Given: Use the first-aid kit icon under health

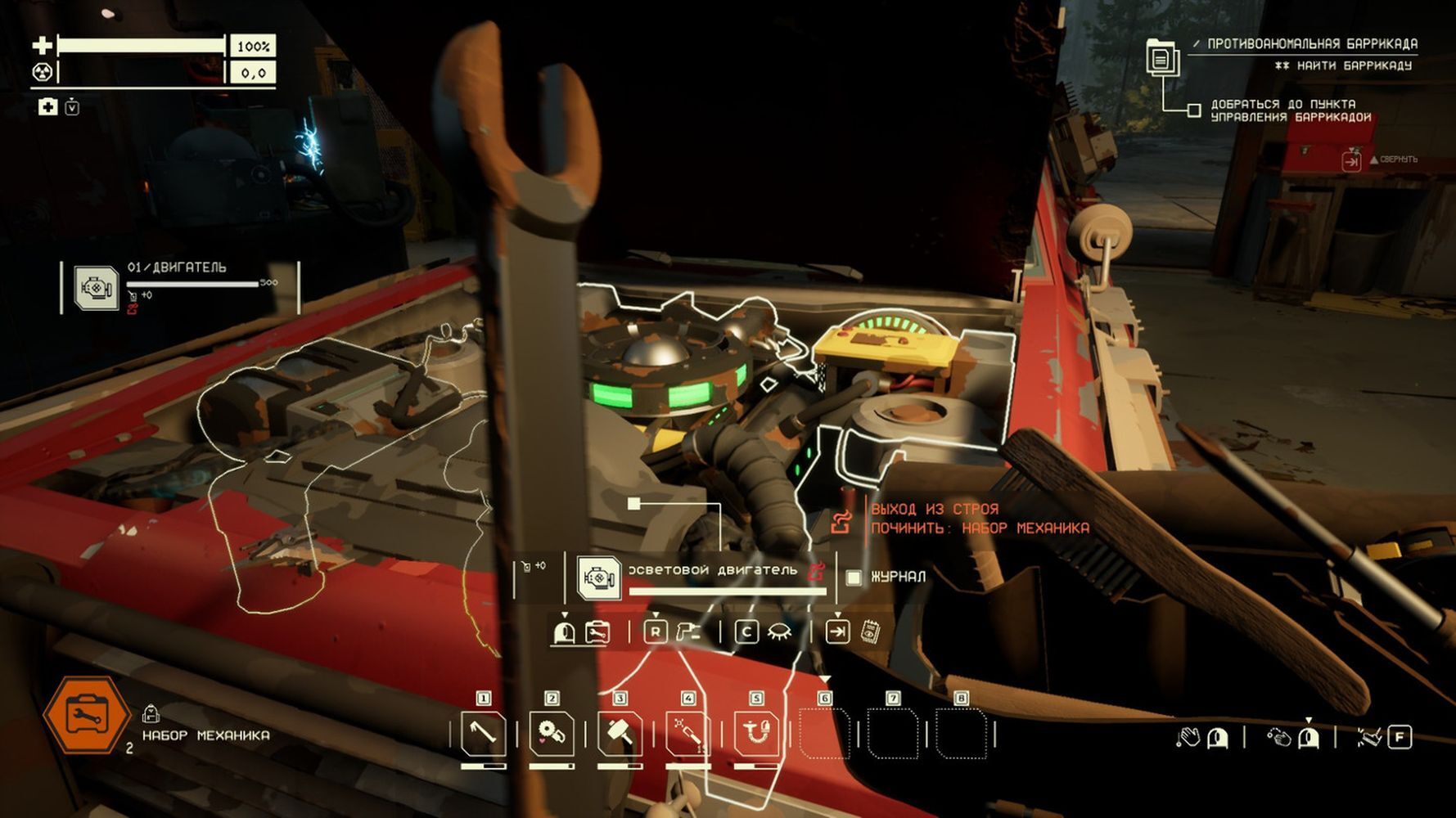Looking at the screenshot, I should (48, 107).
